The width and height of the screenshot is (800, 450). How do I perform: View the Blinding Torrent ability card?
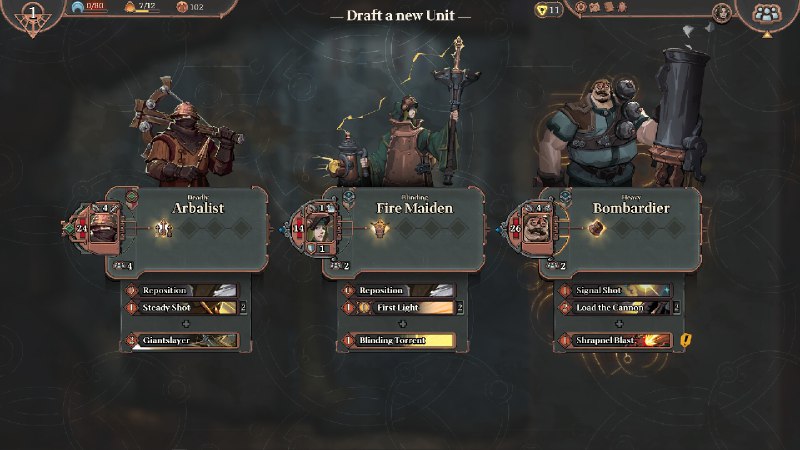point(397,341)
